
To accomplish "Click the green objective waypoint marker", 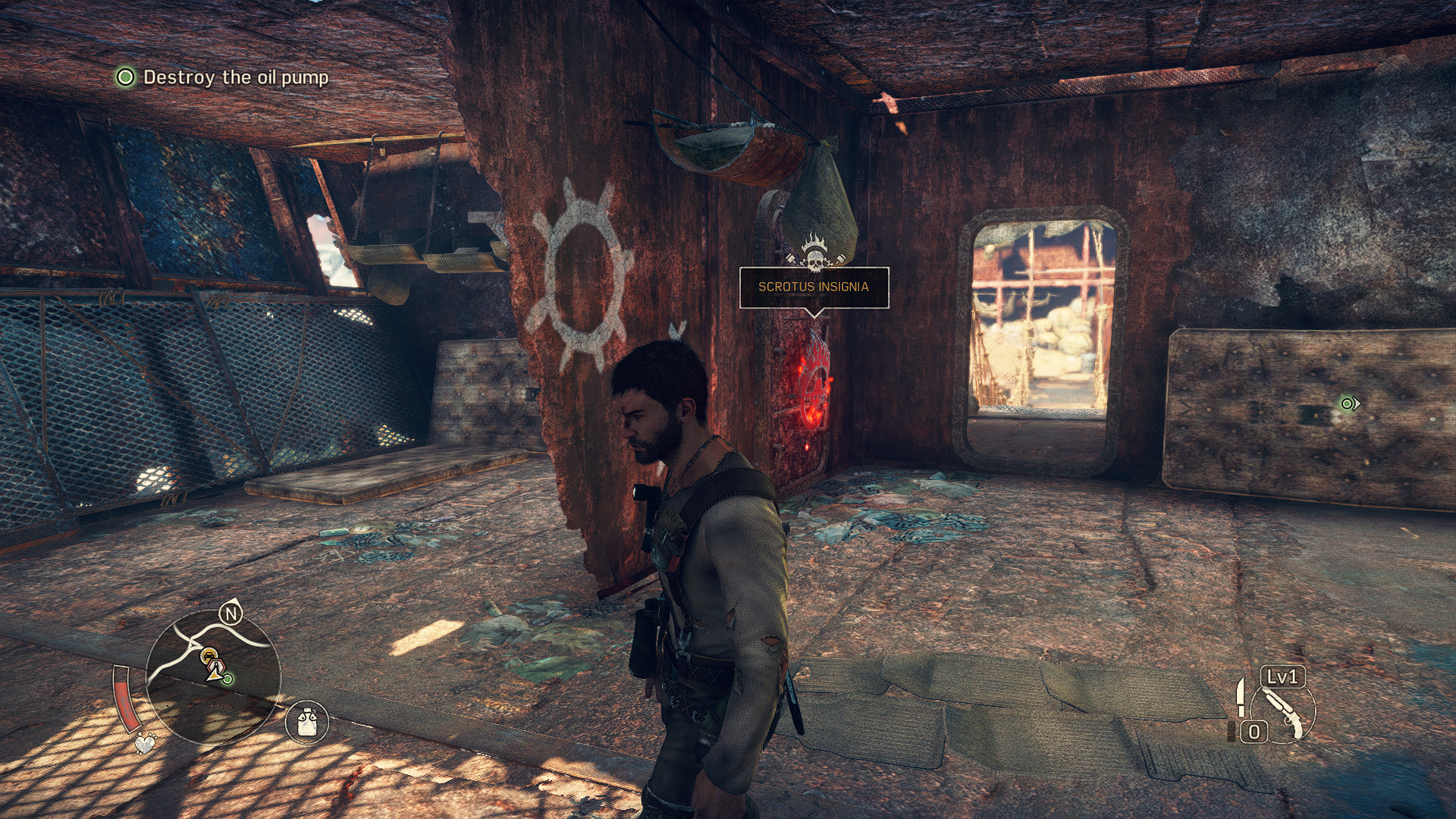I will (1348, 403).
